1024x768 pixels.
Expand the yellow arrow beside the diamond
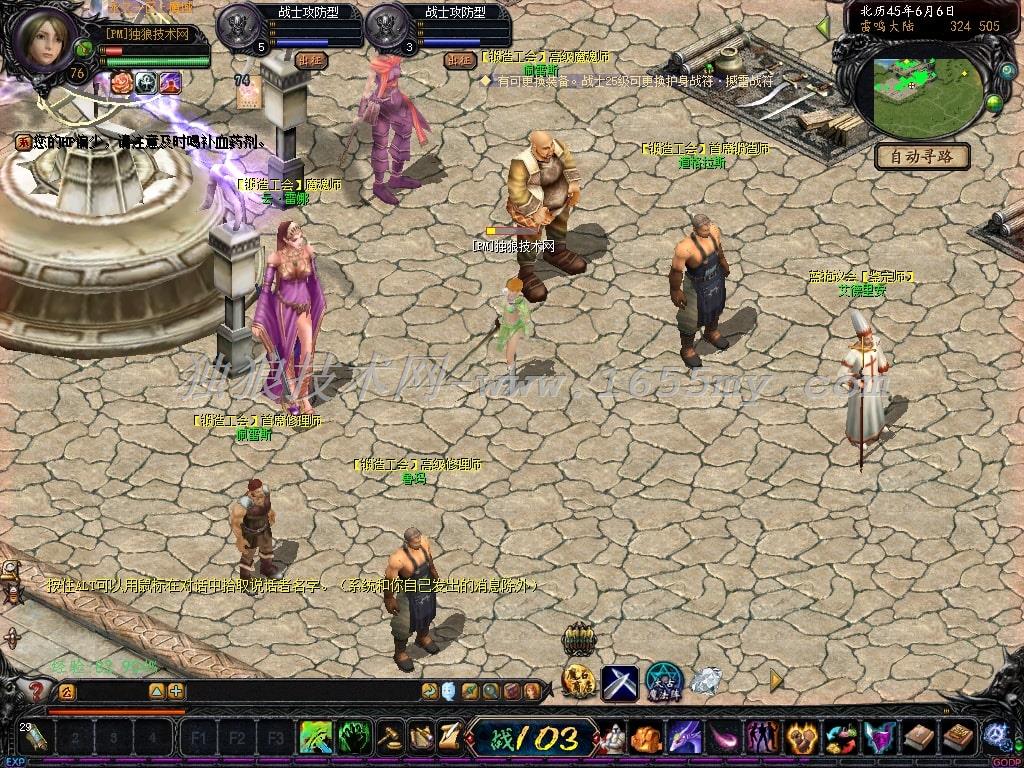pos(776,680)
